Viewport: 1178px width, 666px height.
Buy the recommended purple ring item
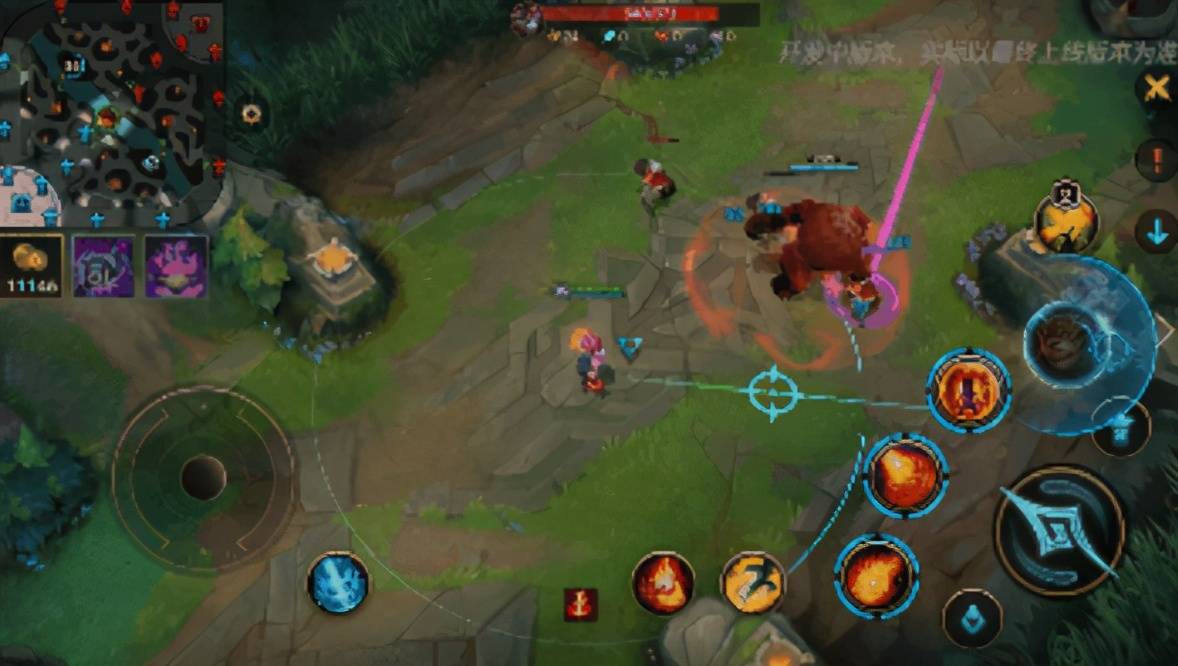104,266
